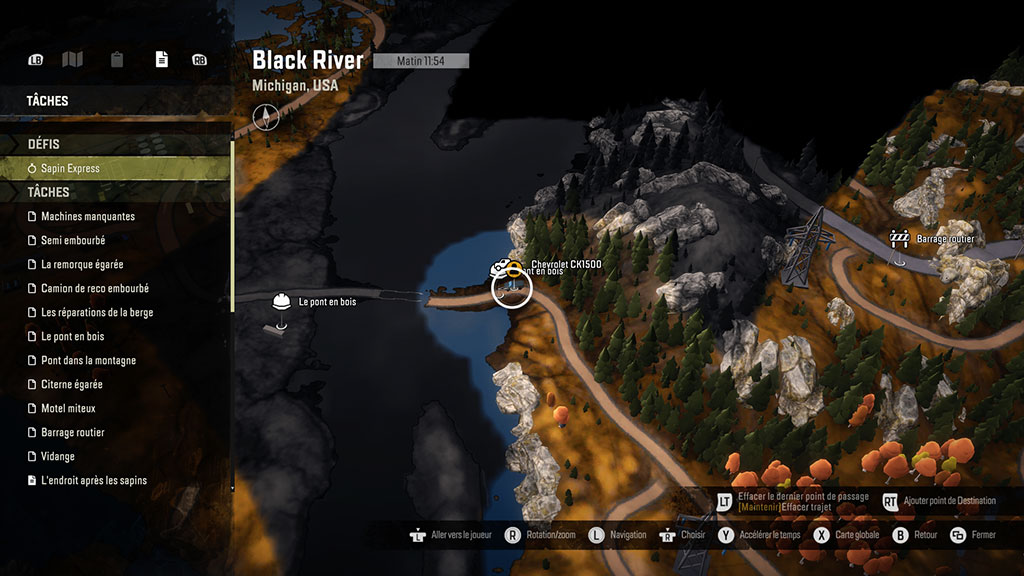
Task: Click the hard hat map marker
Action: click(281, 301)
